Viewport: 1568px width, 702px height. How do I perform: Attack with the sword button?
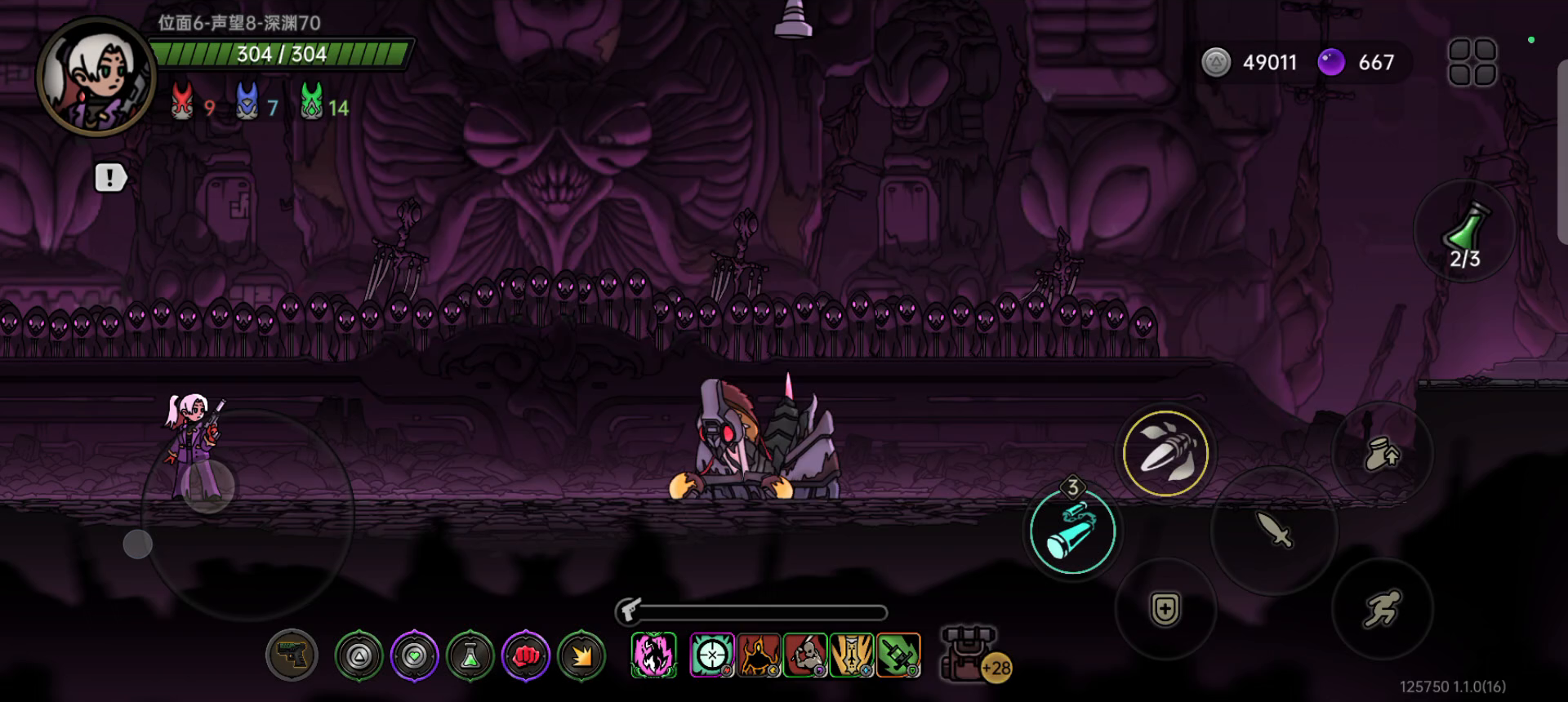(1274, 531)
